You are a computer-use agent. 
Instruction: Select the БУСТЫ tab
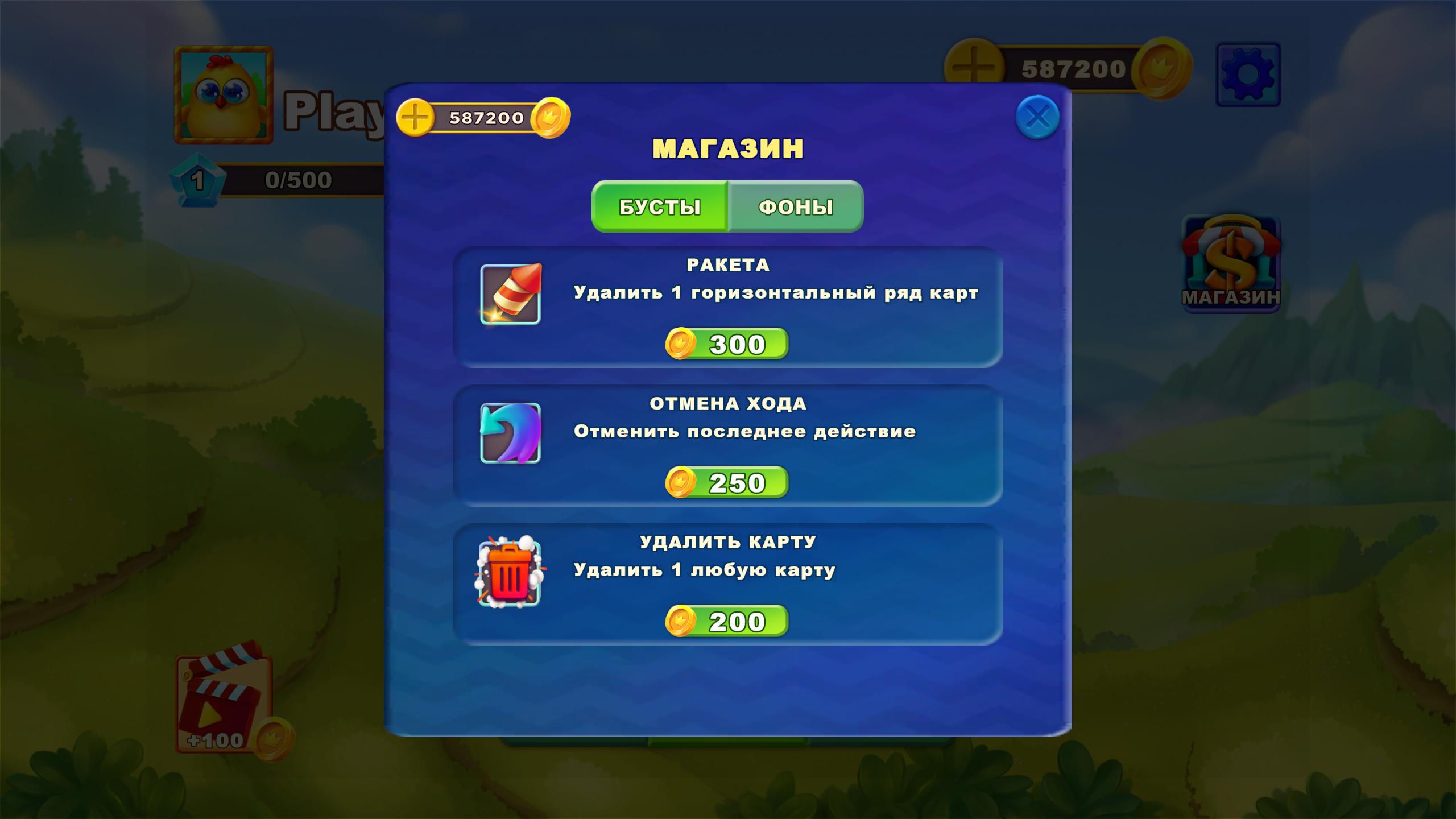tap(660, 208)
